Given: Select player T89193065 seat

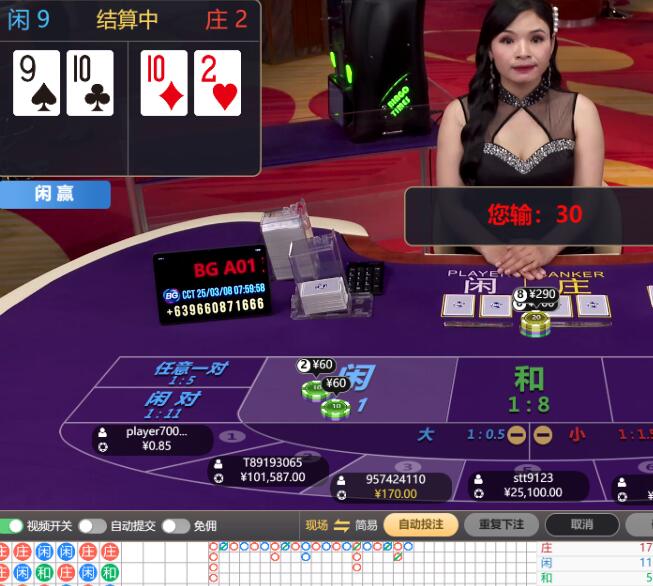Looking at the screenshot, I should tap(271, 470).
